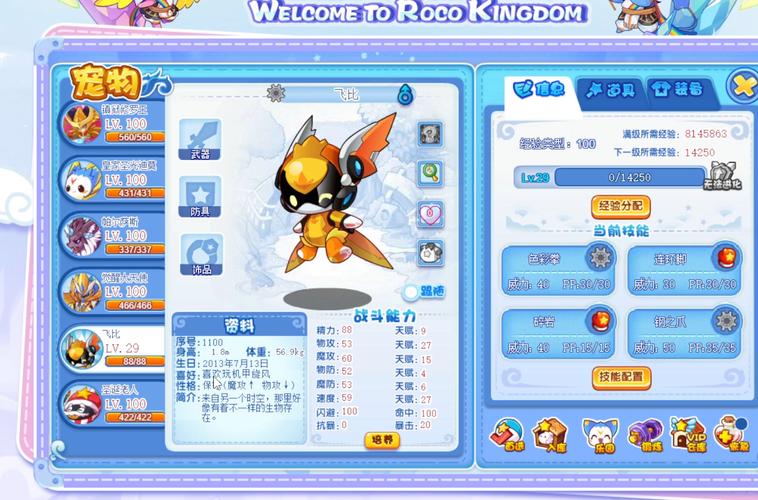Click the 培养 train button
Image resolution: width=758 pixels, height=500 pixels.
[382, 440]
